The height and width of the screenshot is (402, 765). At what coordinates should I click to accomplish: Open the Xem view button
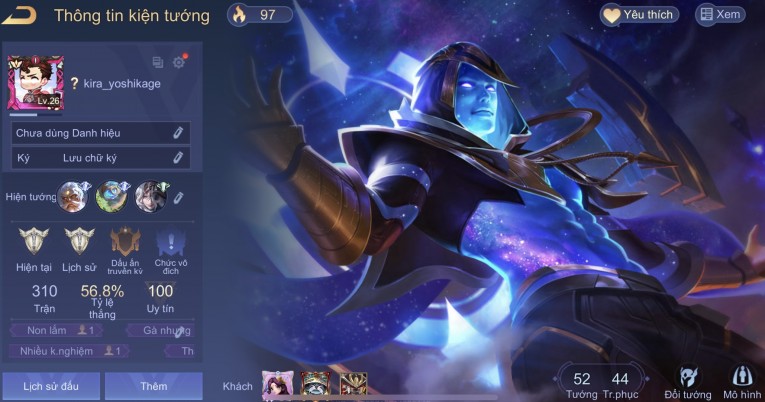pyautogui.click(x=721, y=15)
